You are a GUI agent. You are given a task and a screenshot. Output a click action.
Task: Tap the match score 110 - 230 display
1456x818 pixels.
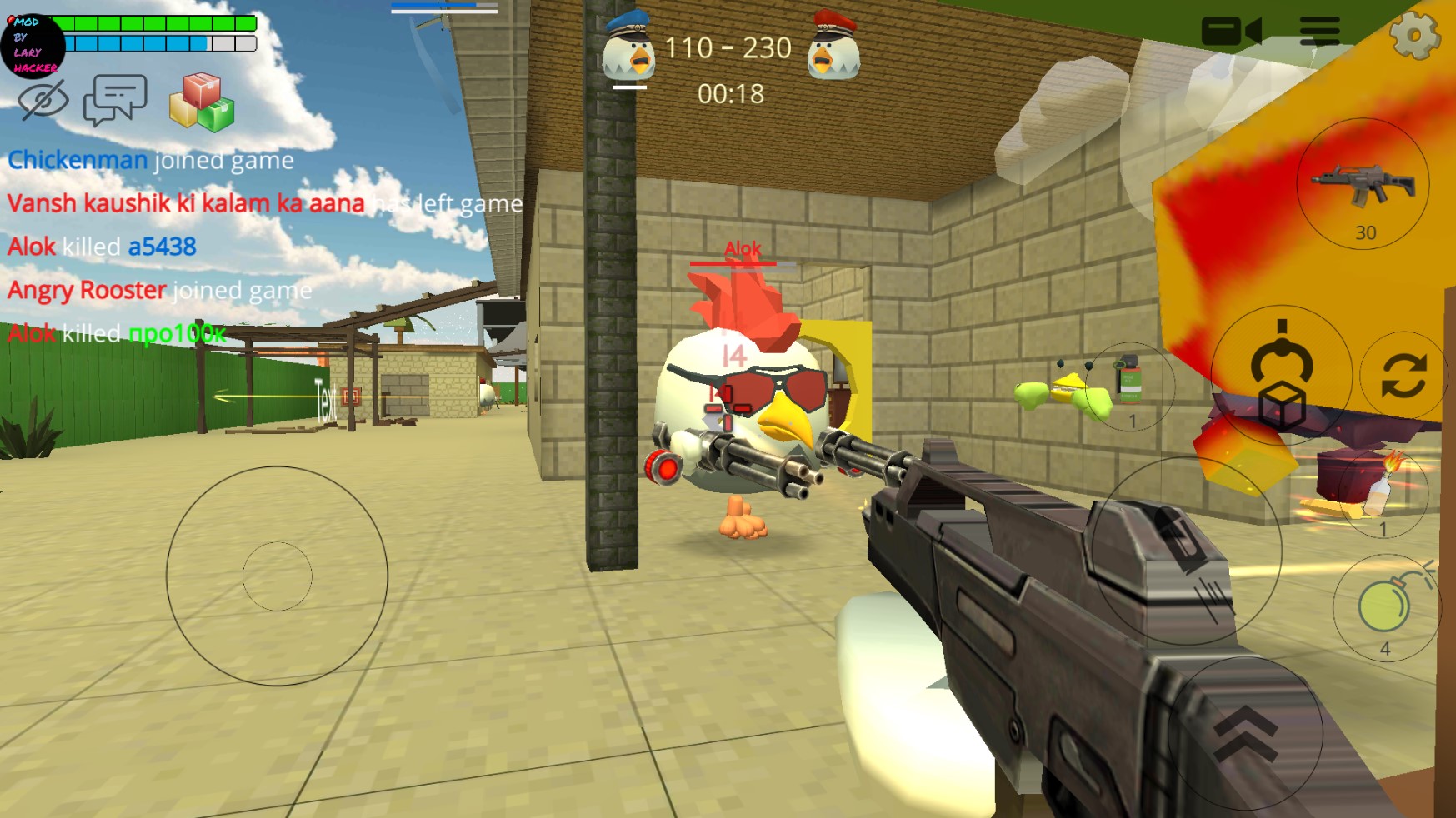click(725, 47)
